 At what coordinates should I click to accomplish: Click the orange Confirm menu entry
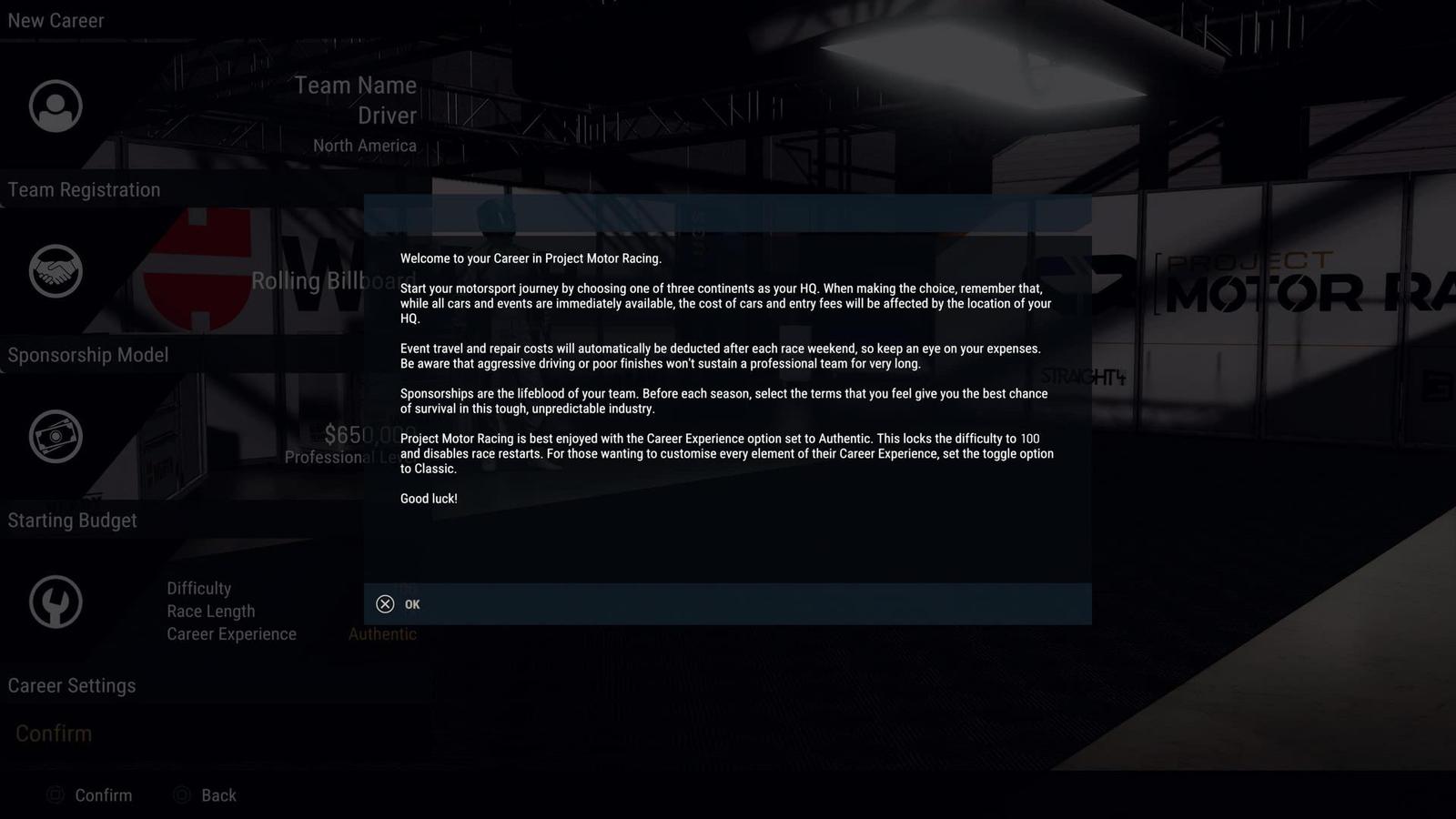pos(54,733)
